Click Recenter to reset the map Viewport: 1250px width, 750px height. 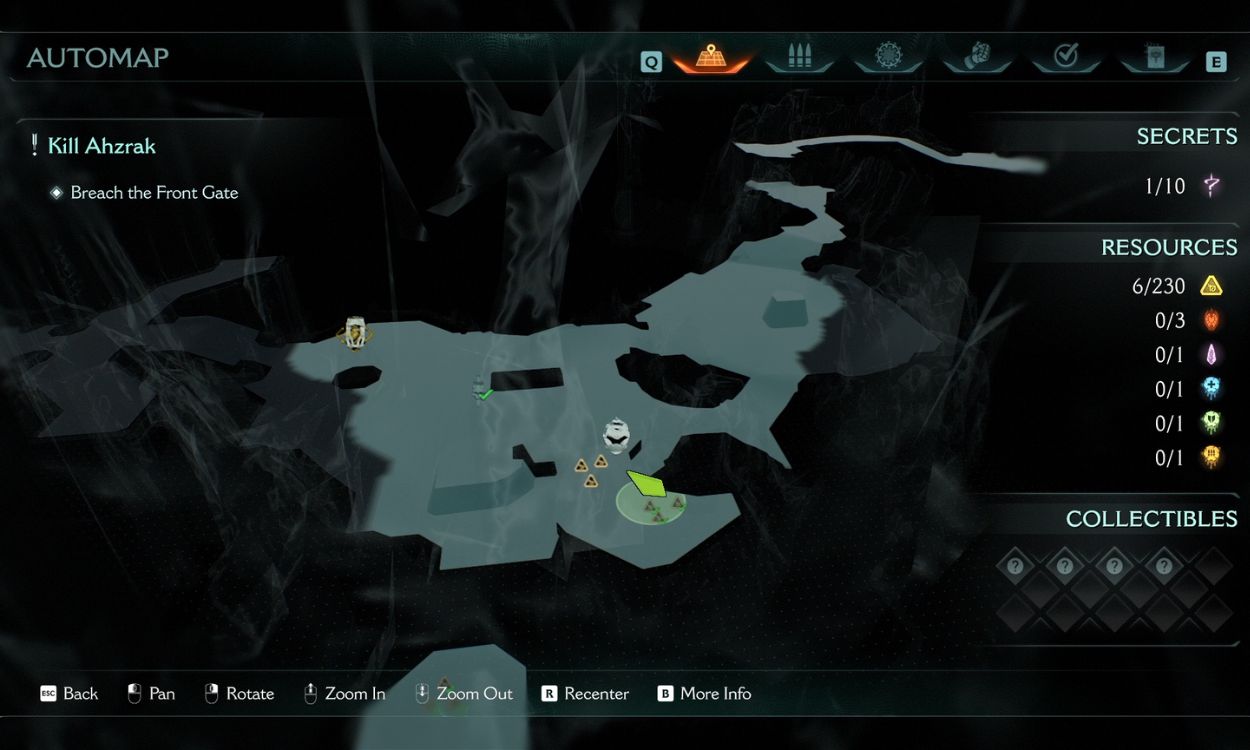[x=585, y=694]
